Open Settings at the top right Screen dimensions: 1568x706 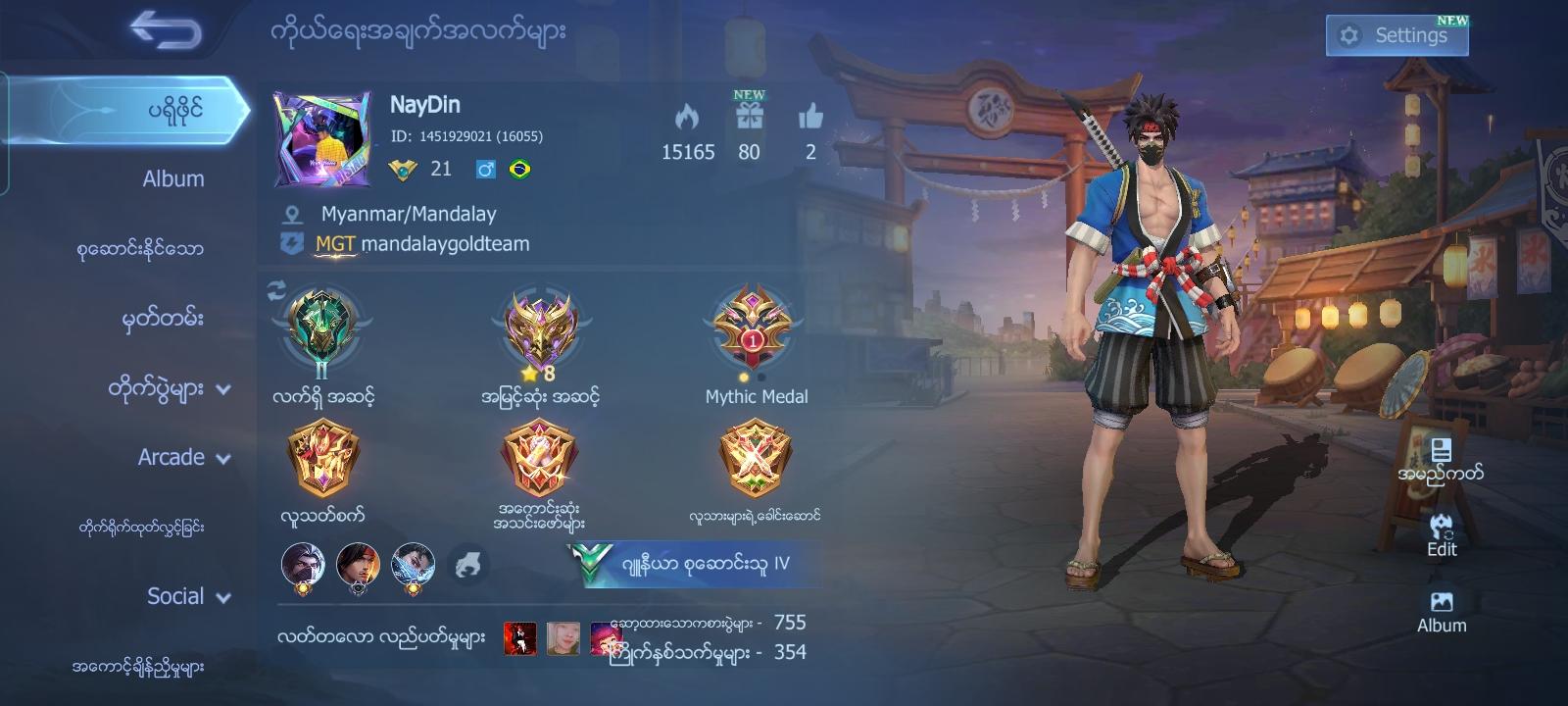(x=1396, y=32)
